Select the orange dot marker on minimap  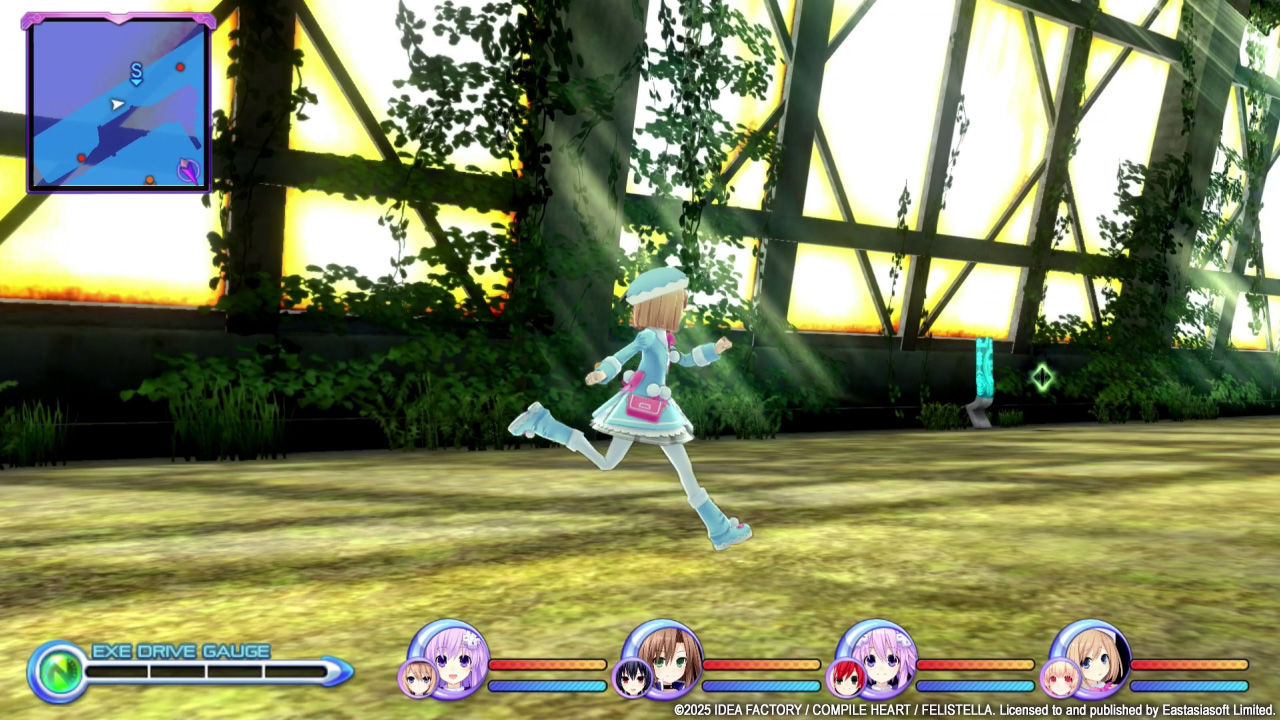coord(149,180)
